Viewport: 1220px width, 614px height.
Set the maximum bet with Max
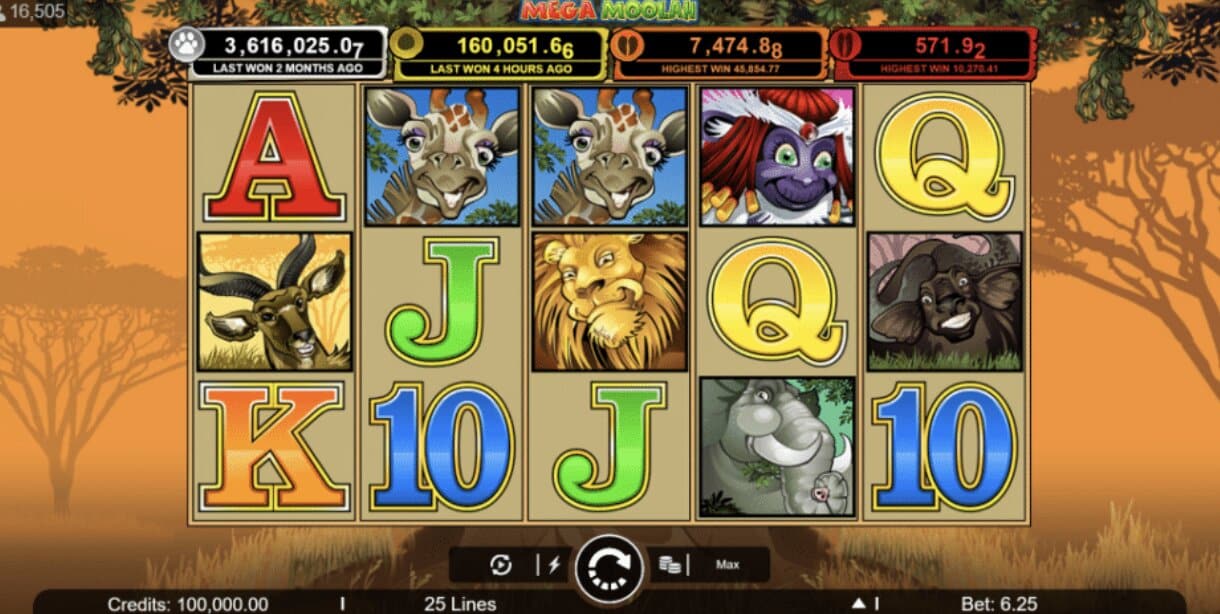click(x=727, y=565)
